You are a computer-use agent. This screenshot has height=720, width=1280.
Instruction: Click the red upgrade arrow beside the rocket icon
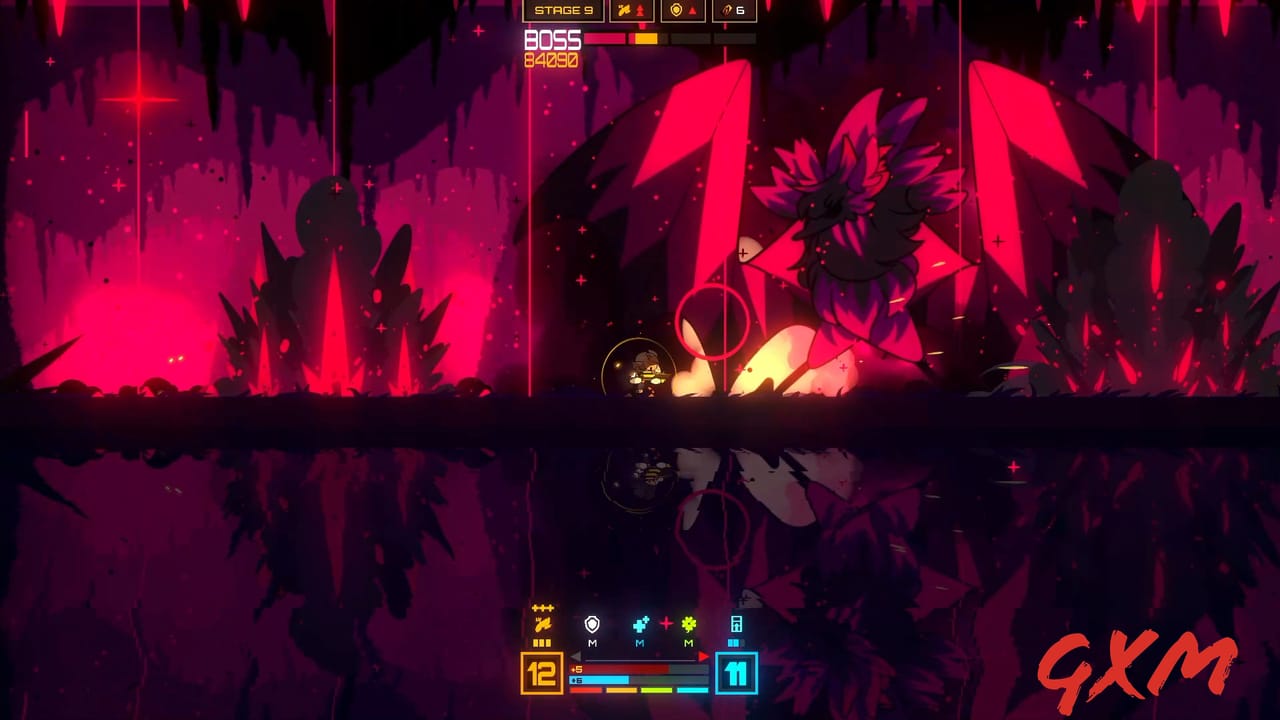[x=640, y=9]
